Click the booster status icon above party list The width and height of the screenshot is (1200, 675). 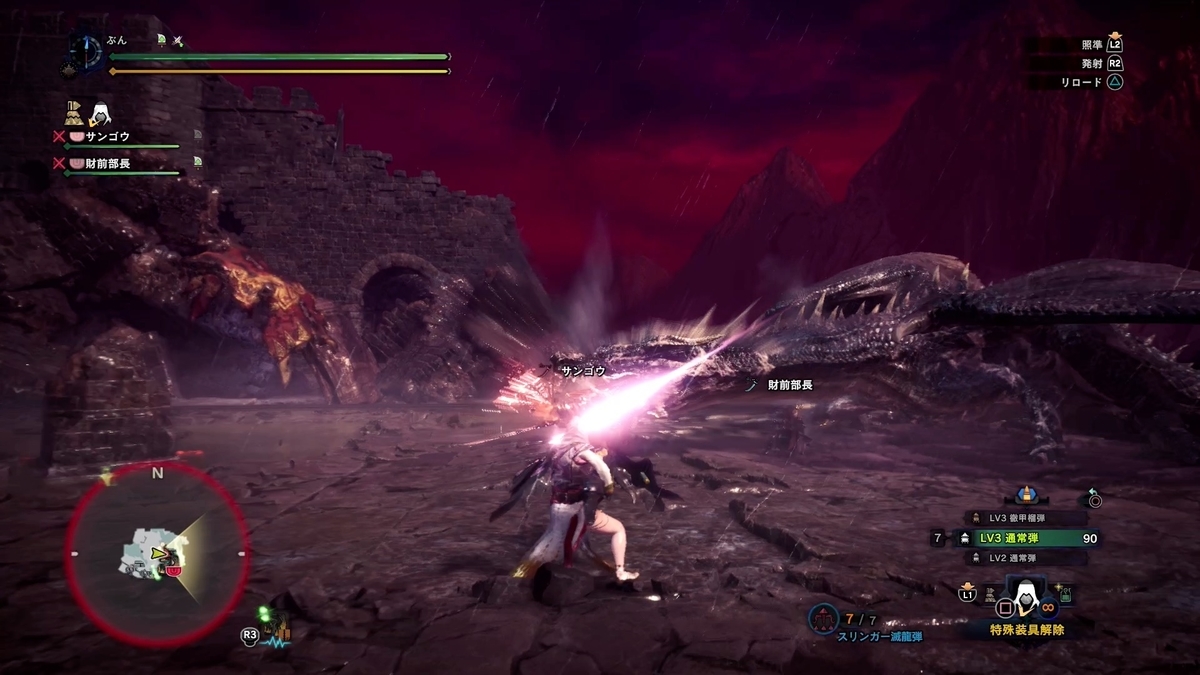(x=74, y=112)
